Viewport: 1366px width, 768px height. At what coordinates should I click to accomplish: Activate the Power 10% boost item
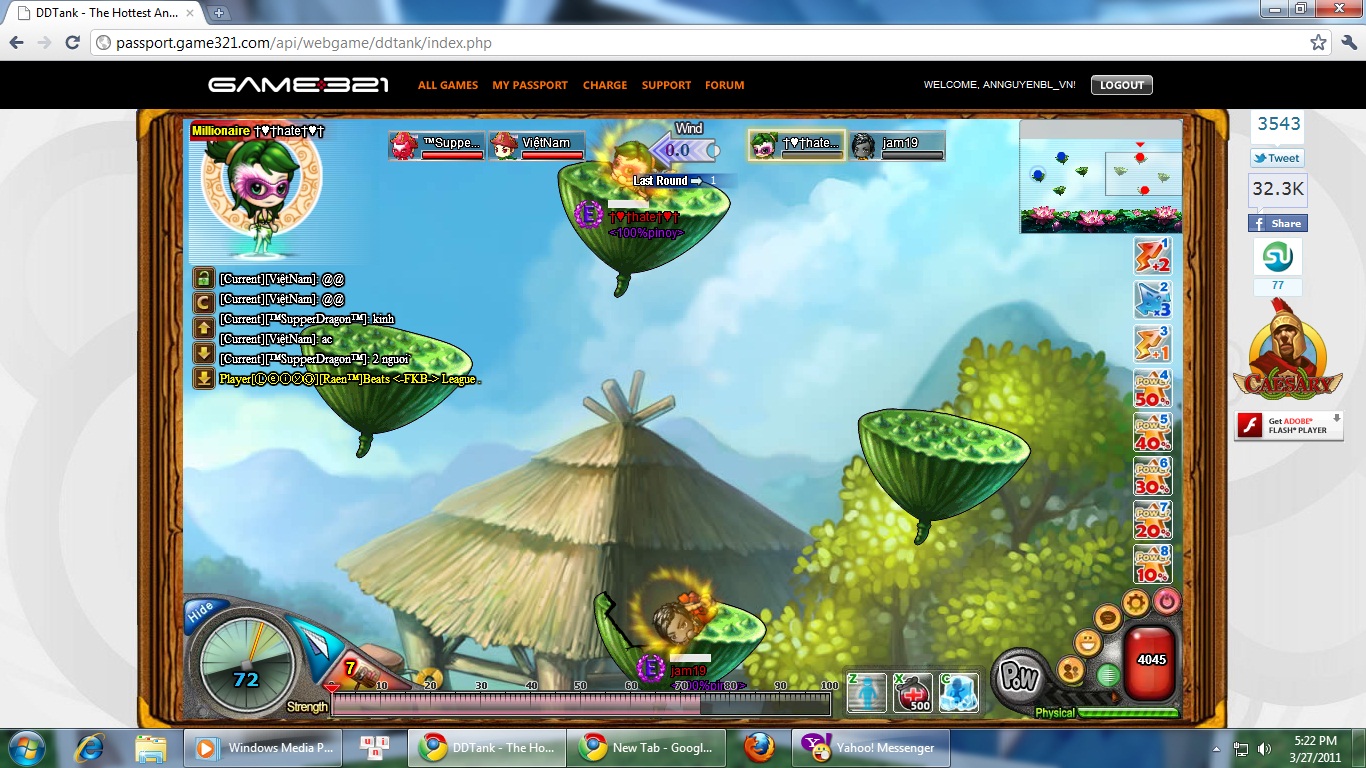pyautogui.click(x=1152, y=564)
